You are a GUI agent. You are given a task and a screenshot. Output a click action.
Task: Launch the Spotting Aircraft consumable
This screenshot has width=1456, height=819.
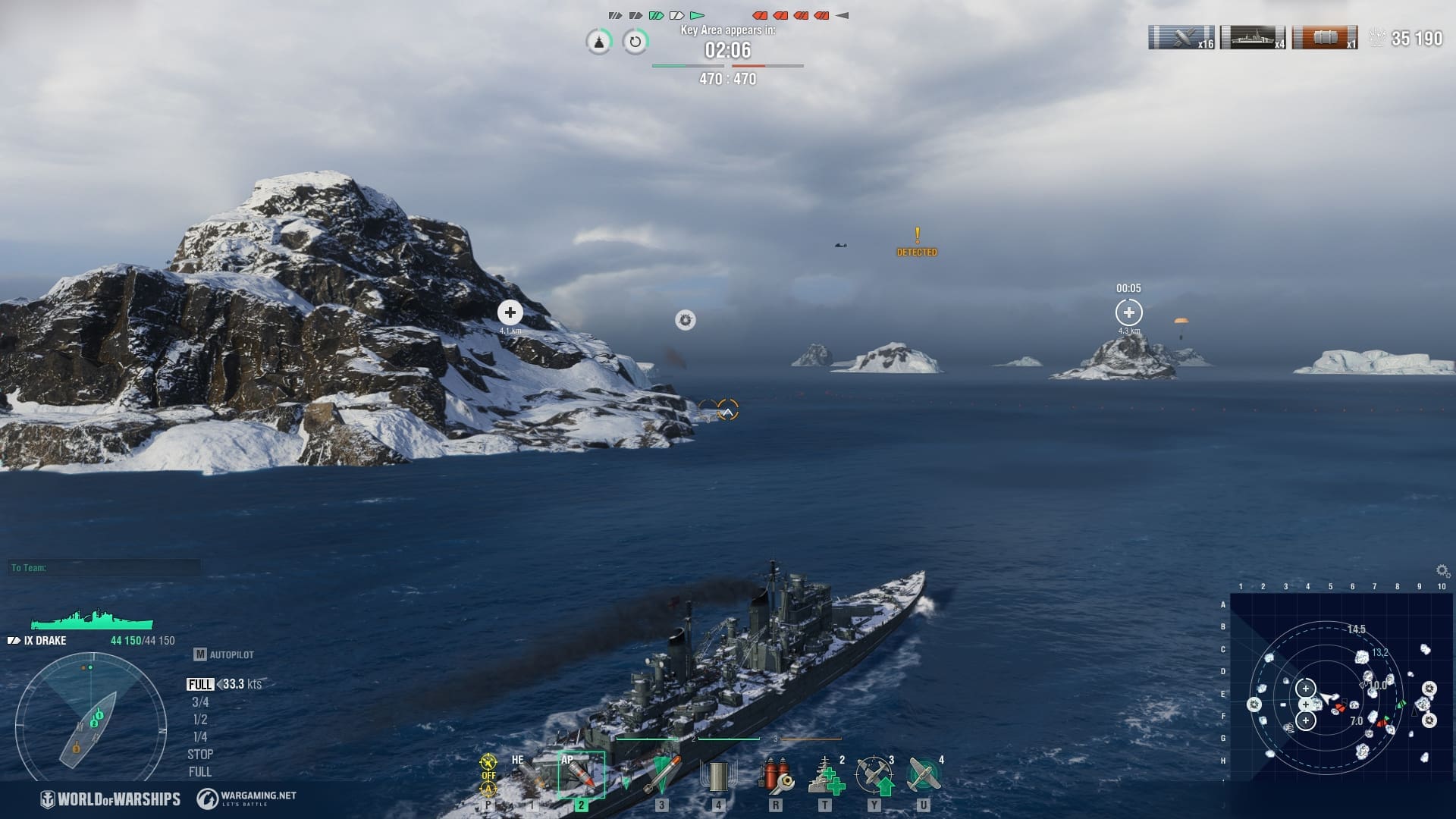pos(874,775)
